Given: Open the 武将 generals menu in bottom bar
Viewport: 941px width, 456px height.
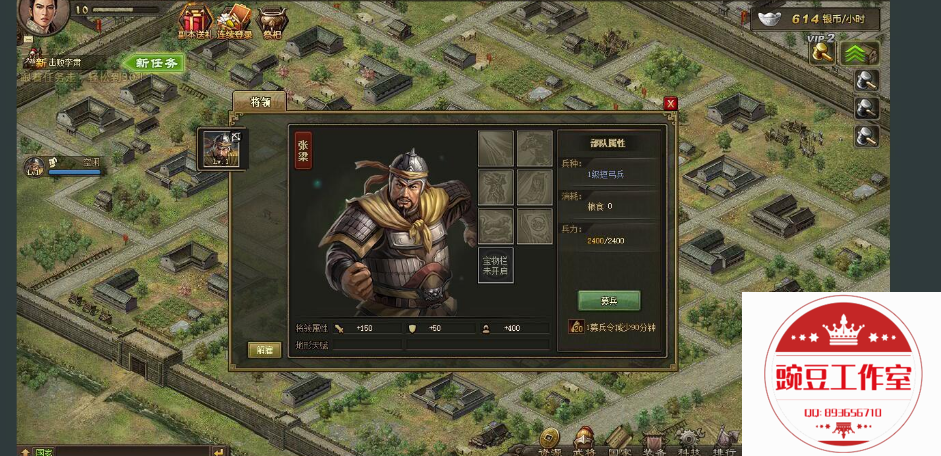Looking at the screenshot, I should click(584, 439).
